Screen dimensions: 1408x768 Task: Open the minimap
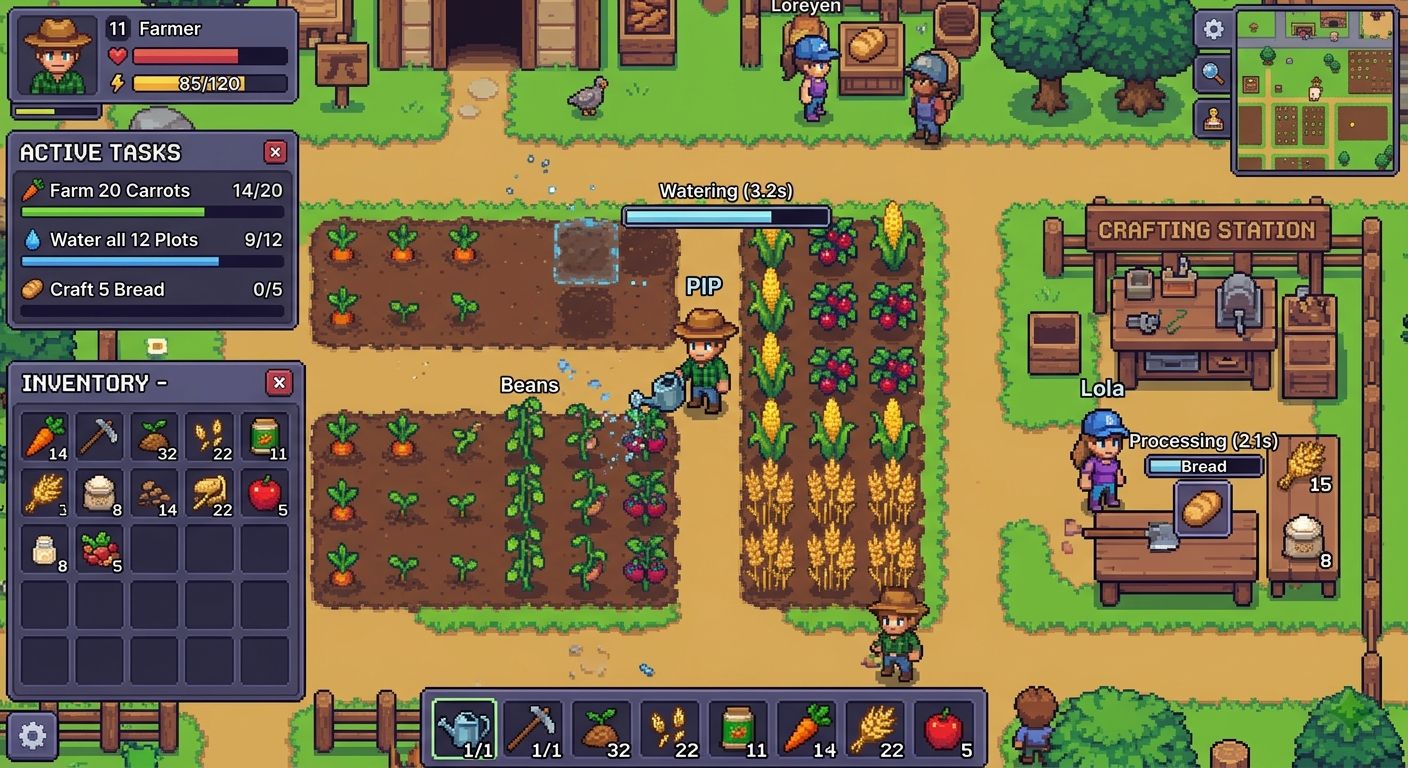pyautogui.click(x=1315, y=90)
